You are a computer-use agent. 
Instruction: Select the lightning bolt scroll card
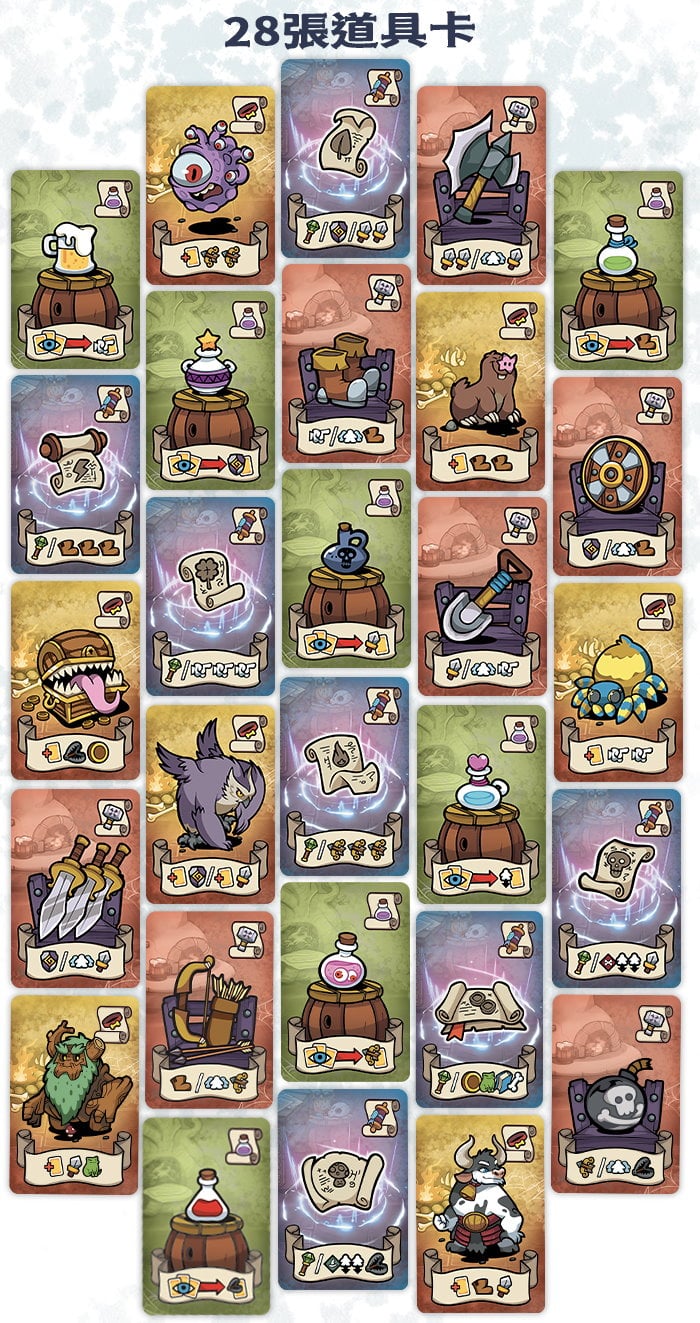75,474
